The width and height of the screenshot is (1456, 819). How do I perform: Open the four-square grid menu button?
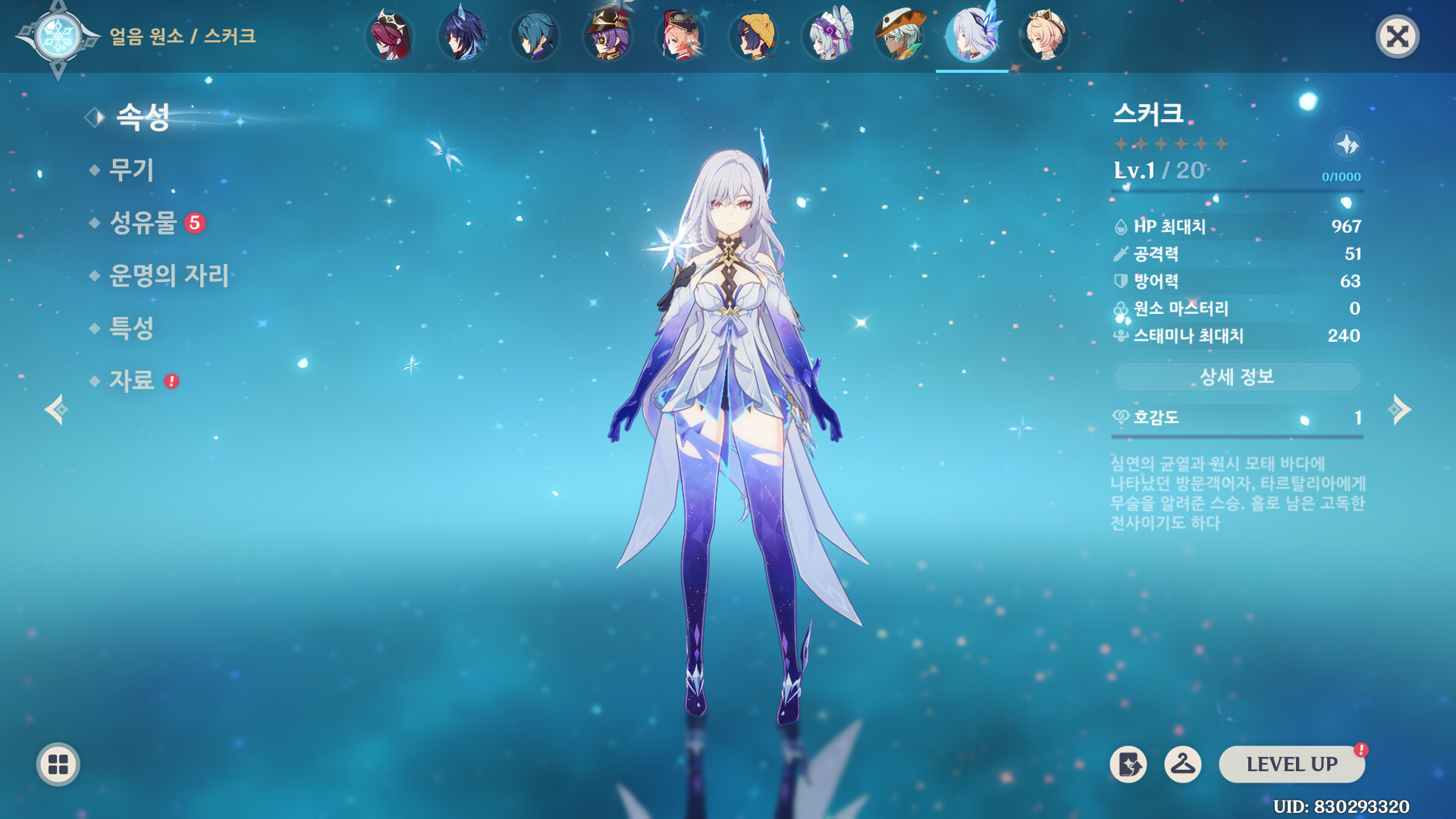pyautogui.click(x=58, y=764)
